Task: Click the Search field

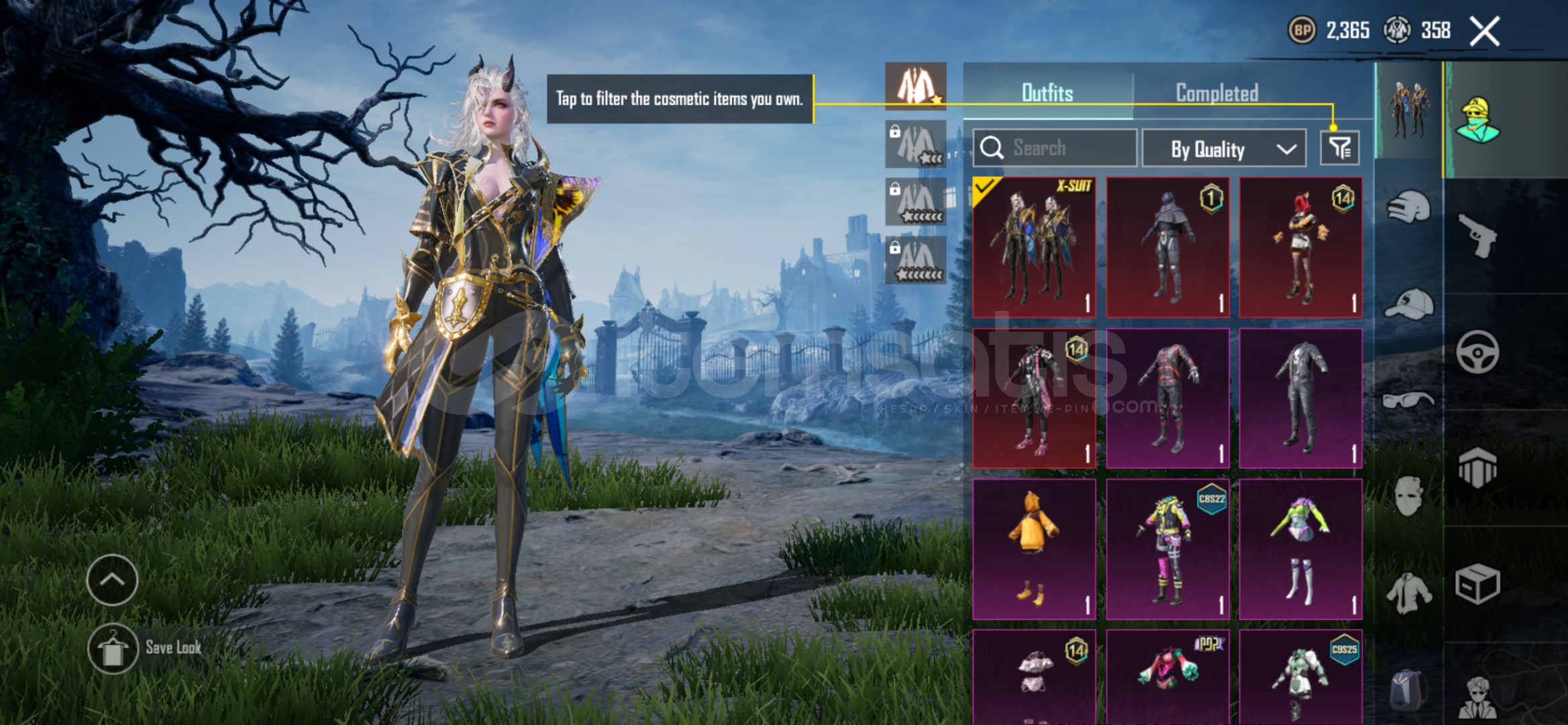Action: (x=1055, y=148)
